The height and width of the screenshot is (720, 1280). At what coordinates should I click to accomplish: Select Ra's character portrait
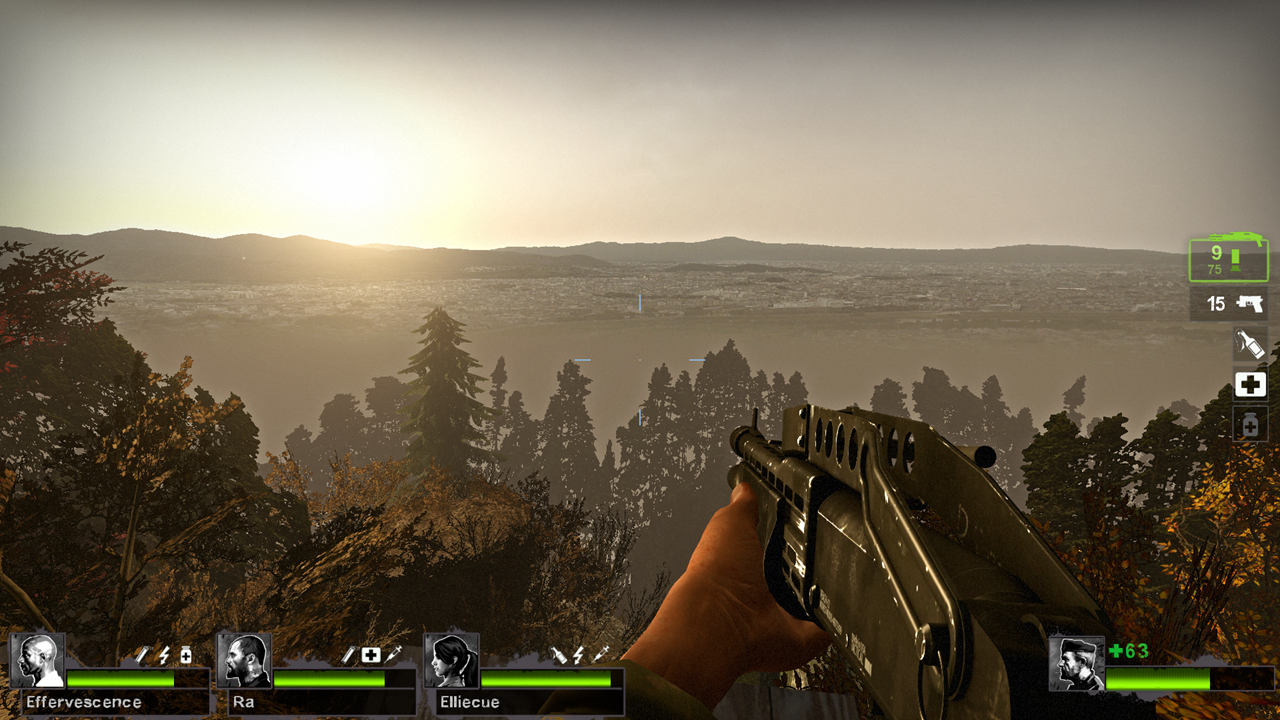pyautogui.click(x=244, y=658)
